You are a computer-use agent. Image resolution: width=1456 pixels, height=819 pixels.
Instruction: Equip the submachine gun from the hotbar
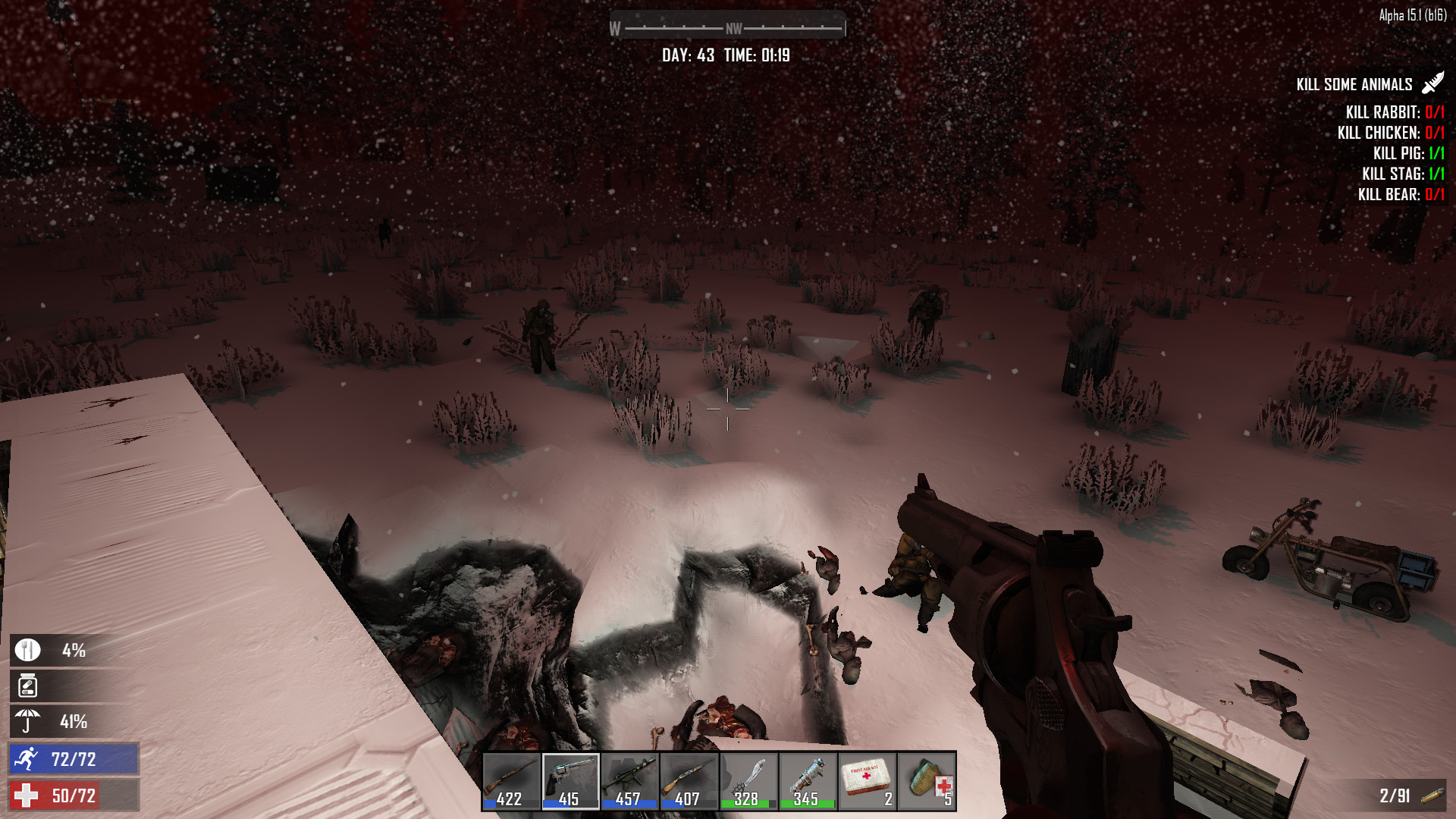pyautogui.click(x=629, y=781)
